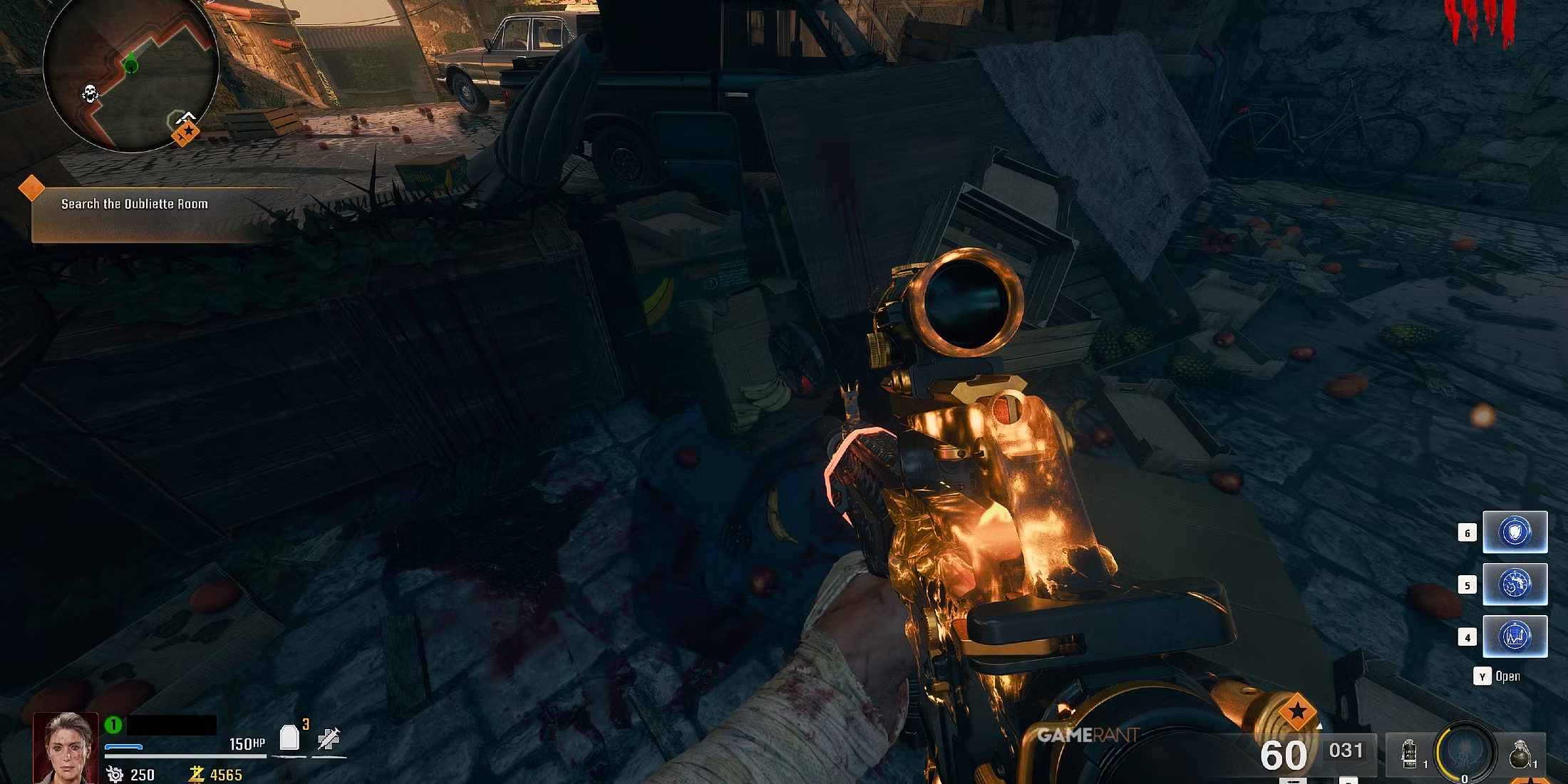The width and height of the screenshot is (1568, 784).
Task: Activate the graph gobblegum in slot 4
Action: pos(1515,636)
